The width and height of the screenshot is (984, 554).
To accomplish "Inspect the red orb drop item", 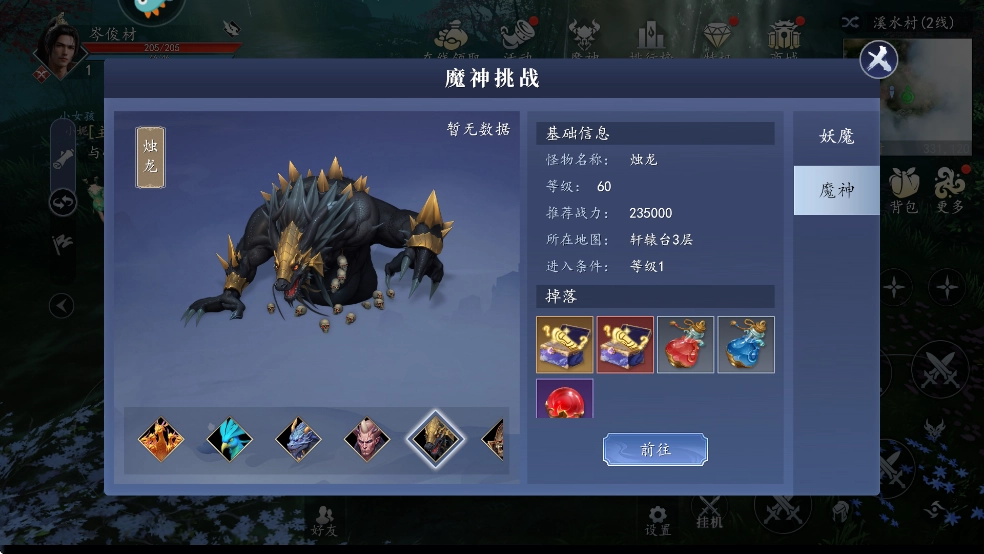I will (565, 399).
